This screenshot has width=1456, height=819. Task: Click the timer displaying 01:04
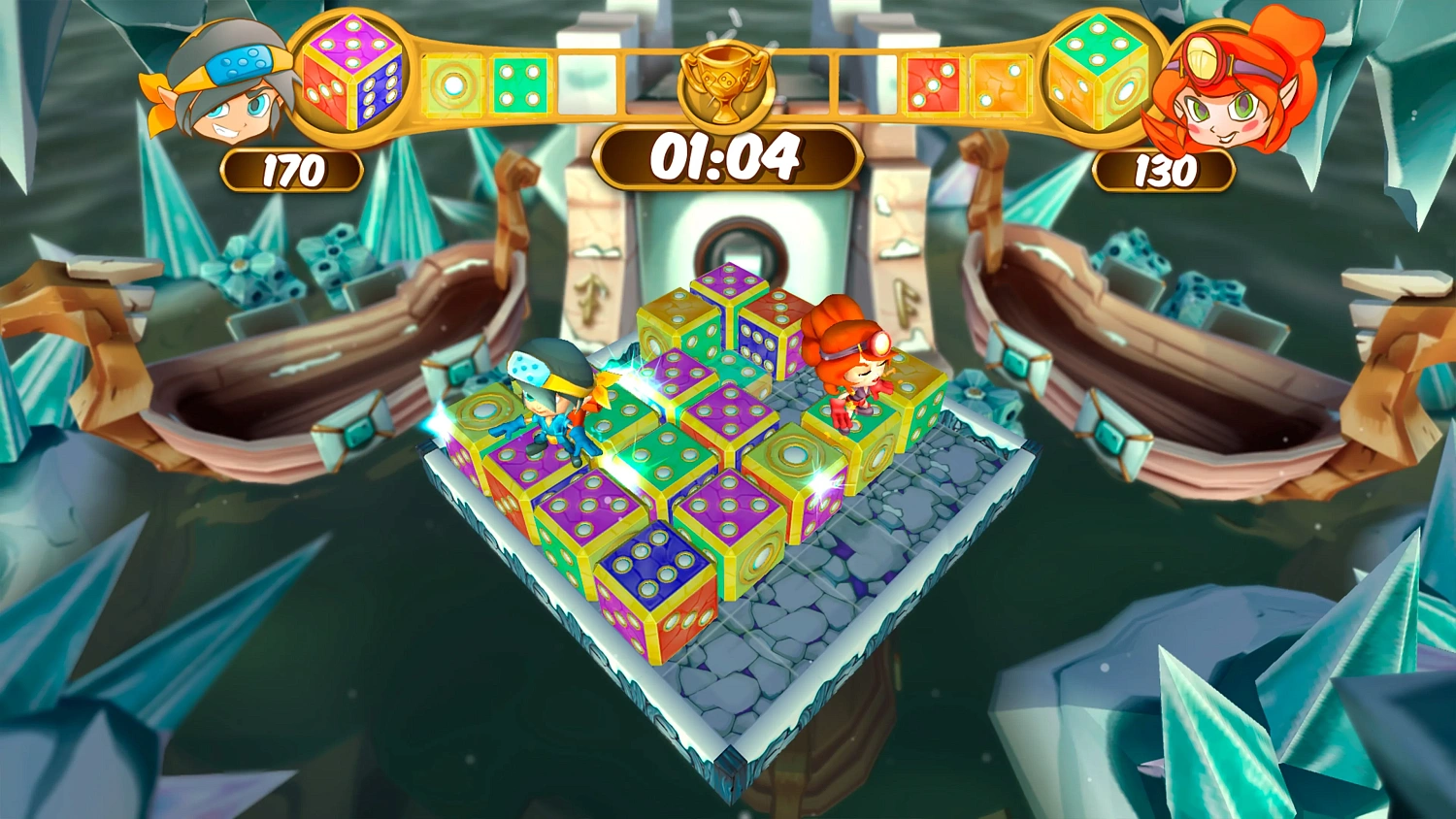click(x=727, y=153)
